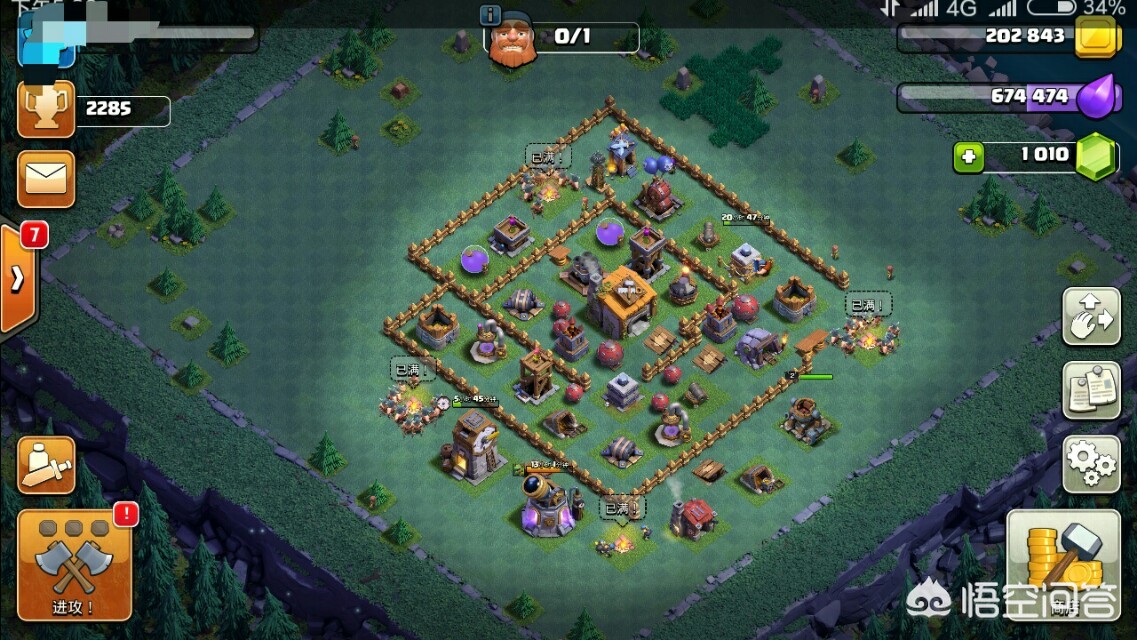The width and height of the screenshot is (1137, 640).
Task: Tap the trophy count icon
Action: coord(45,109)
